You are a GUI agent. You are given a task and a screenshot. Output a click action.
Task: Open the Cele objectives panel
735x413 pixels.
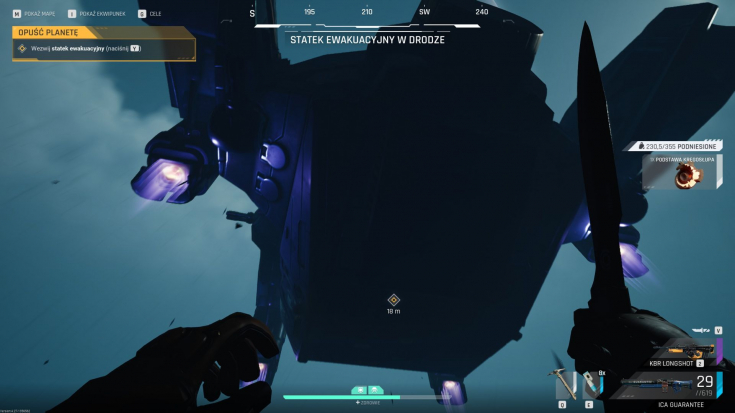150,13
